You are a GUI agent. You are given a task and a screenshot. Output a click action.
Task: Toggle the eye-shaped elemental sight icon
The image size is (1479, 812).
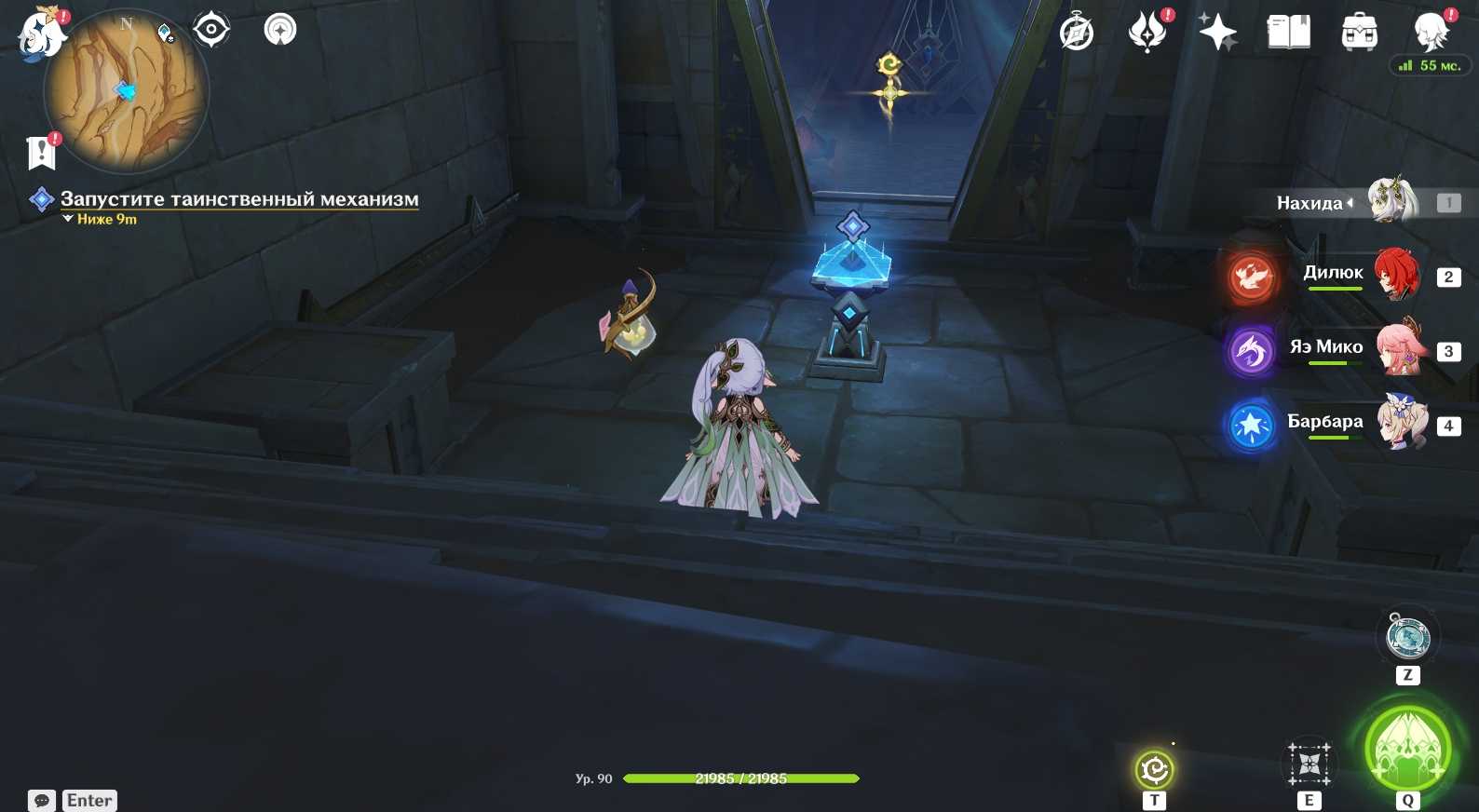tap(211, 30)
